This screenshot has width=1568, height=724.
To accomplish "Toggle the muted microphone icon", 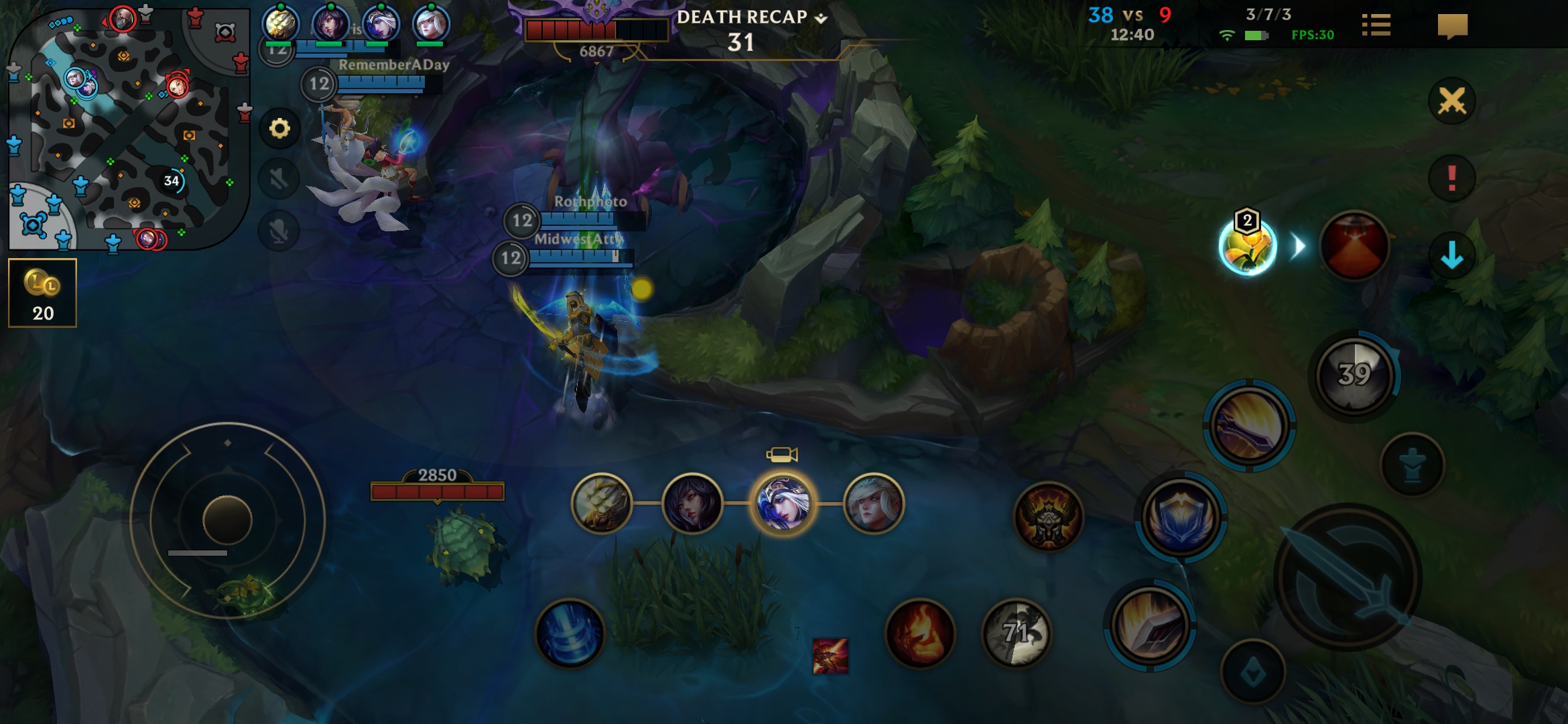I will (279, 231).
